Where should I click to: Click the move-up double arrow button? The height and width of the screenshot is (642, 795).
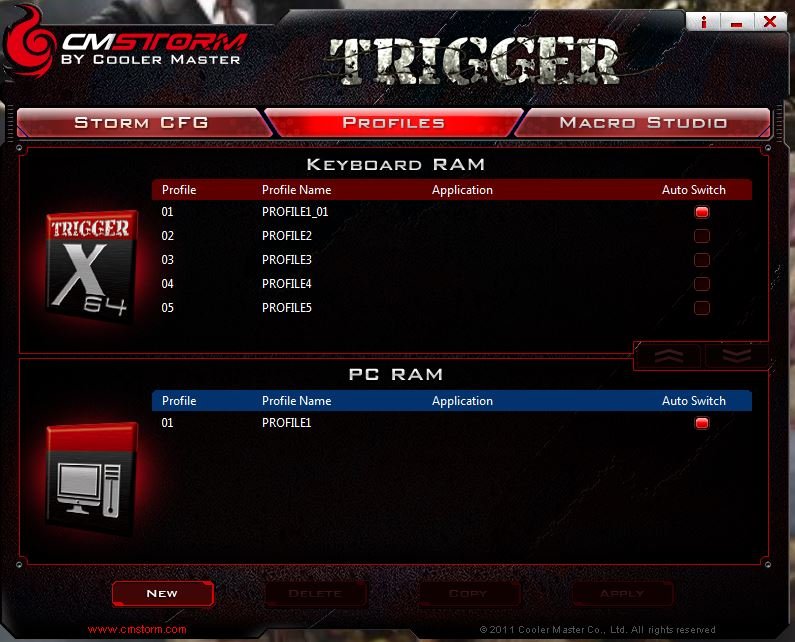668,355
